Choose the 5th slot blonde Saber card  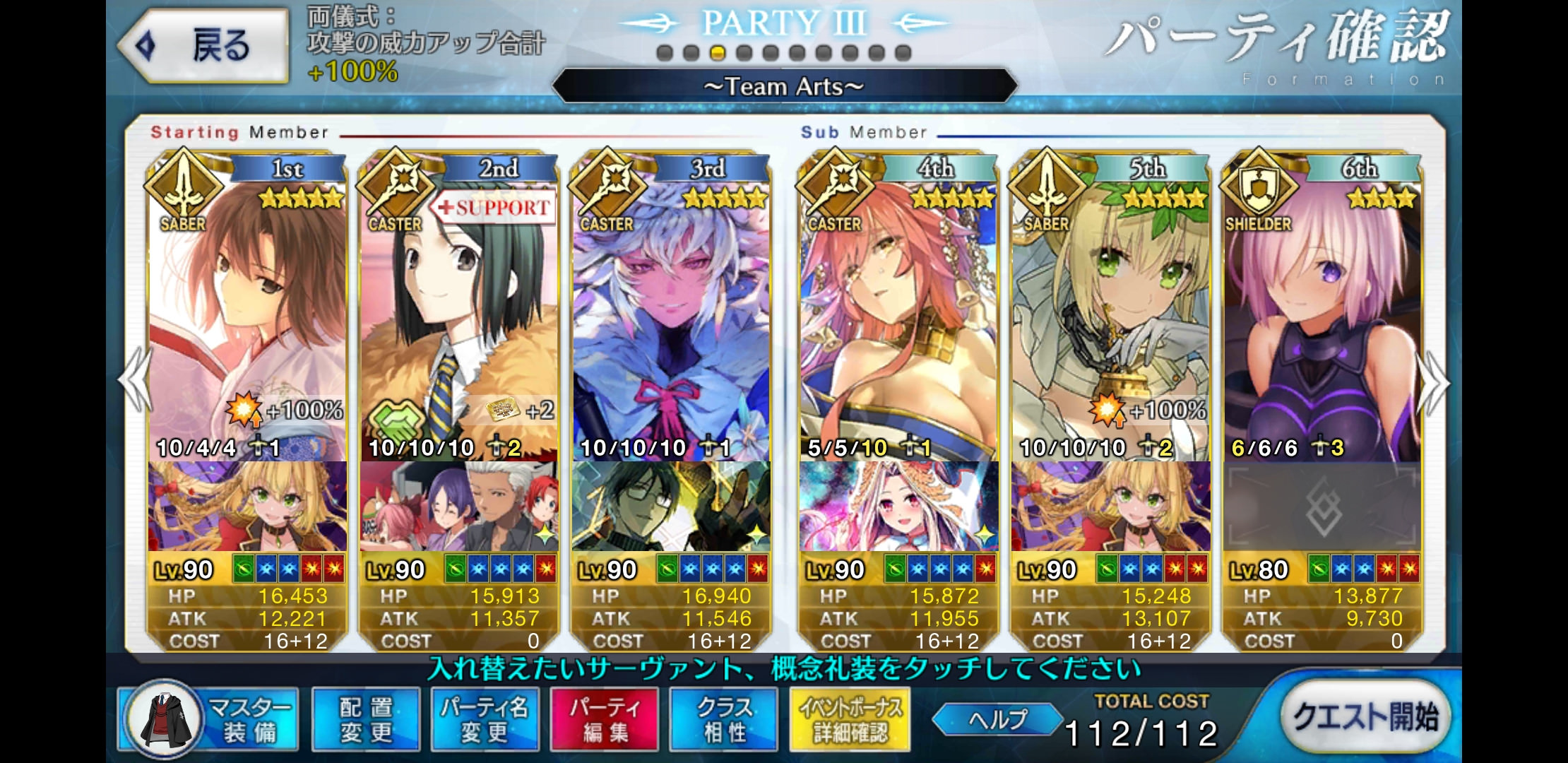pyautogui.click(x=1110, y=318)
